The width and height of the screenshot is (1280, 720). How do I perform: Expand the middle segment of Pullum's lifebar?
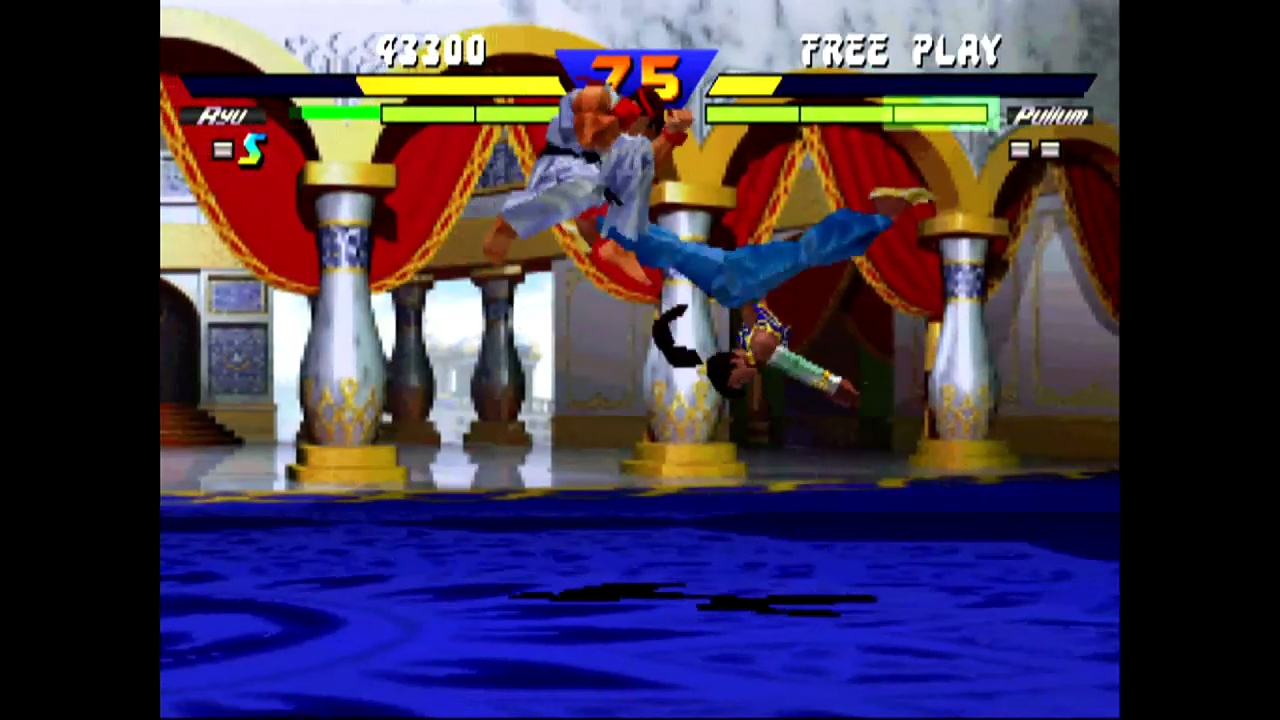click(845, 112)
